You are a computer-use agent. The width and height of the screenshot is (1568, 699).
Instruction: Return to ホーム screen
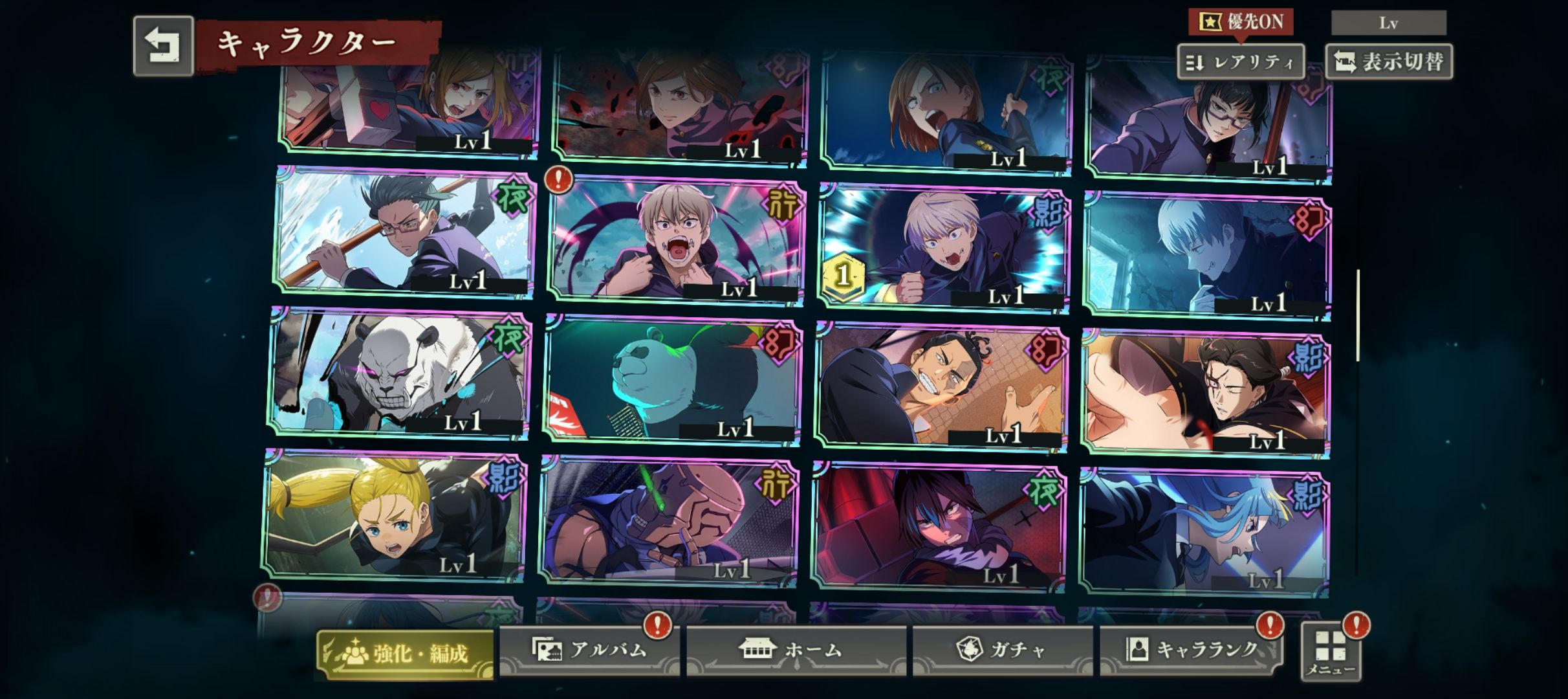[x=796, y=650]
